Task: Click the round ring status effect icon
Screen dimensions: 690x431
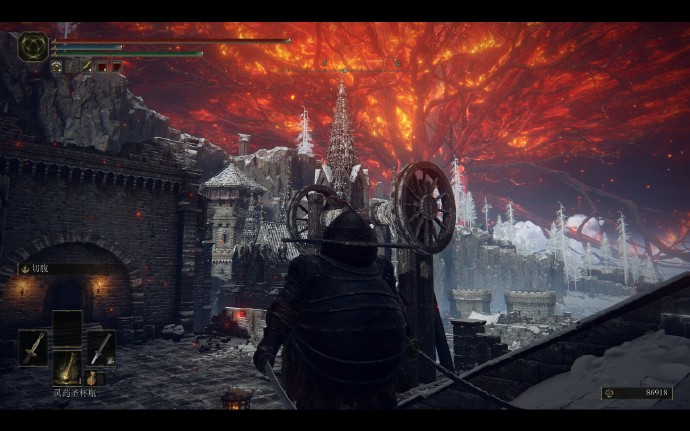Action: click(x=57, y=66)
